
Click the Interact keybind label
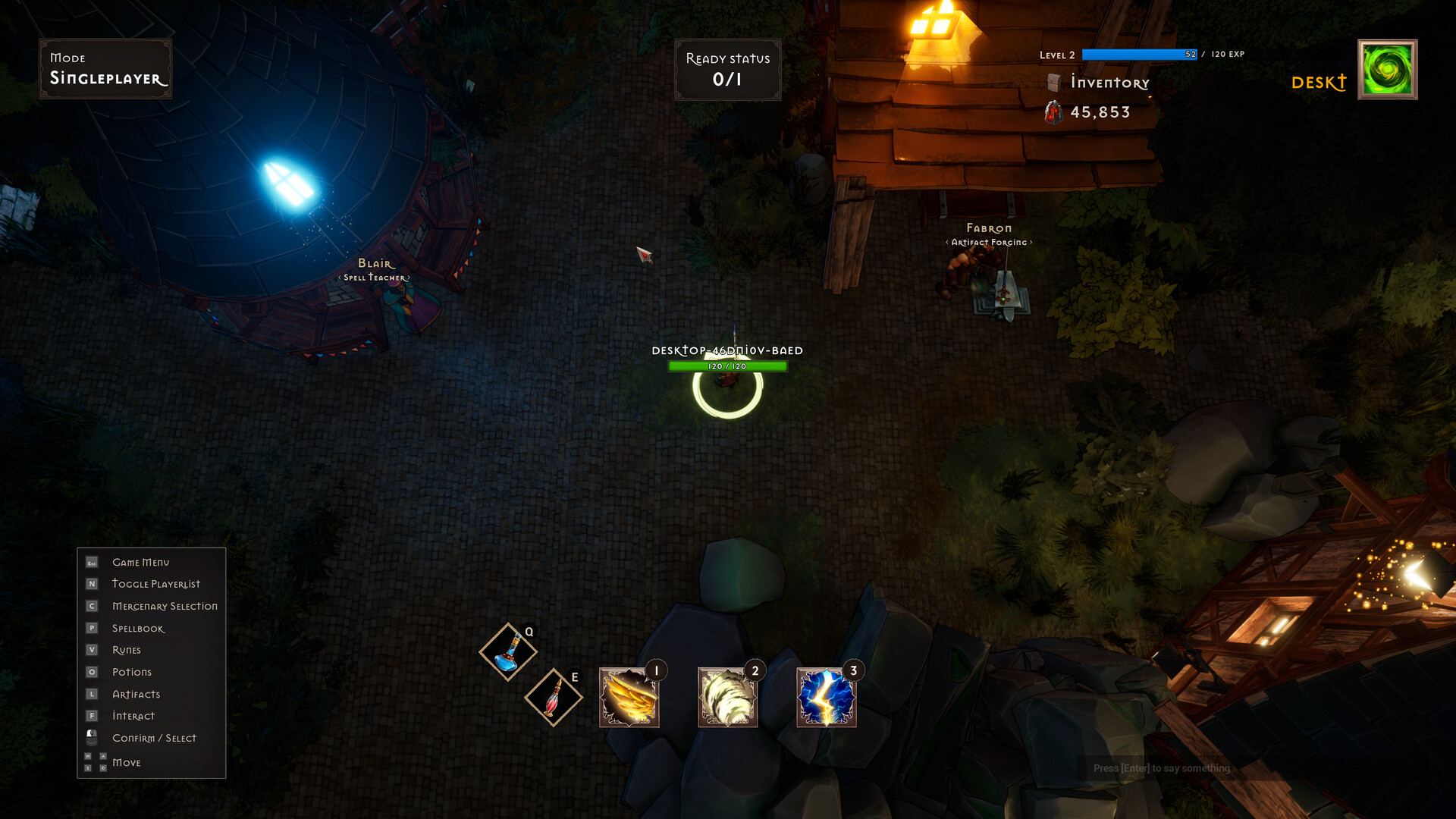pyautogui.click(x=133, y=715)
